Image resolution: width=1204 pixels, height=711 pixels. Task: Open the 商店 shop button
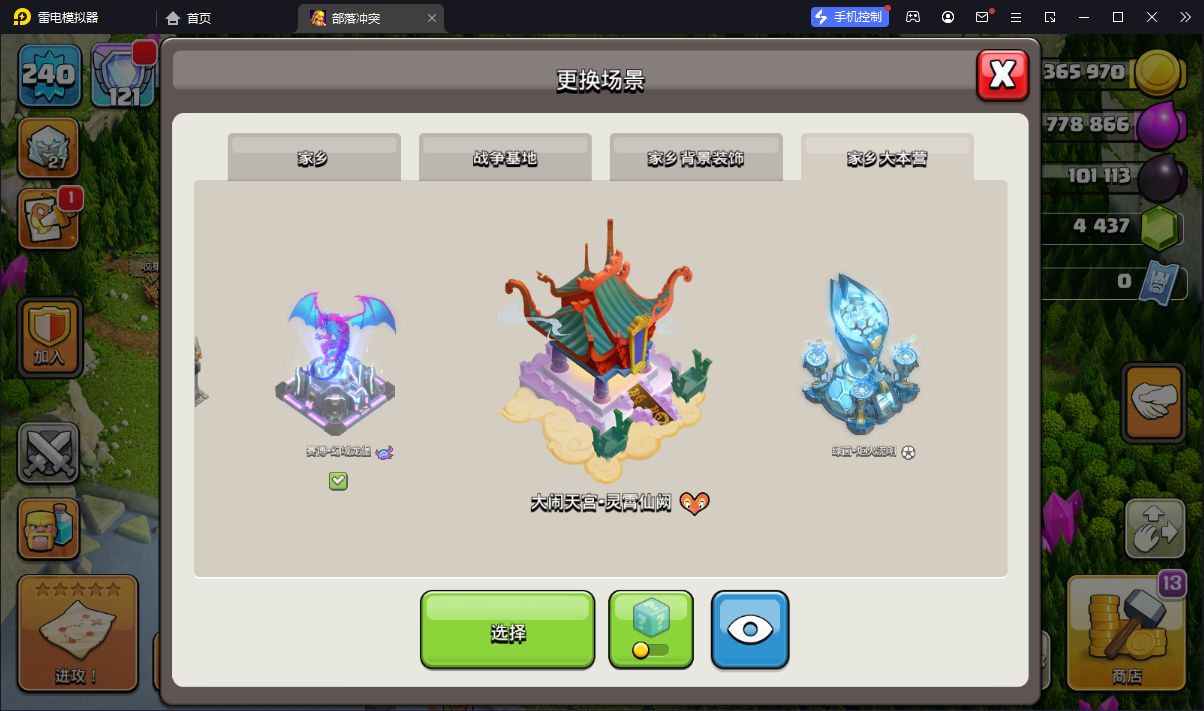click(x=1127, y=633)
